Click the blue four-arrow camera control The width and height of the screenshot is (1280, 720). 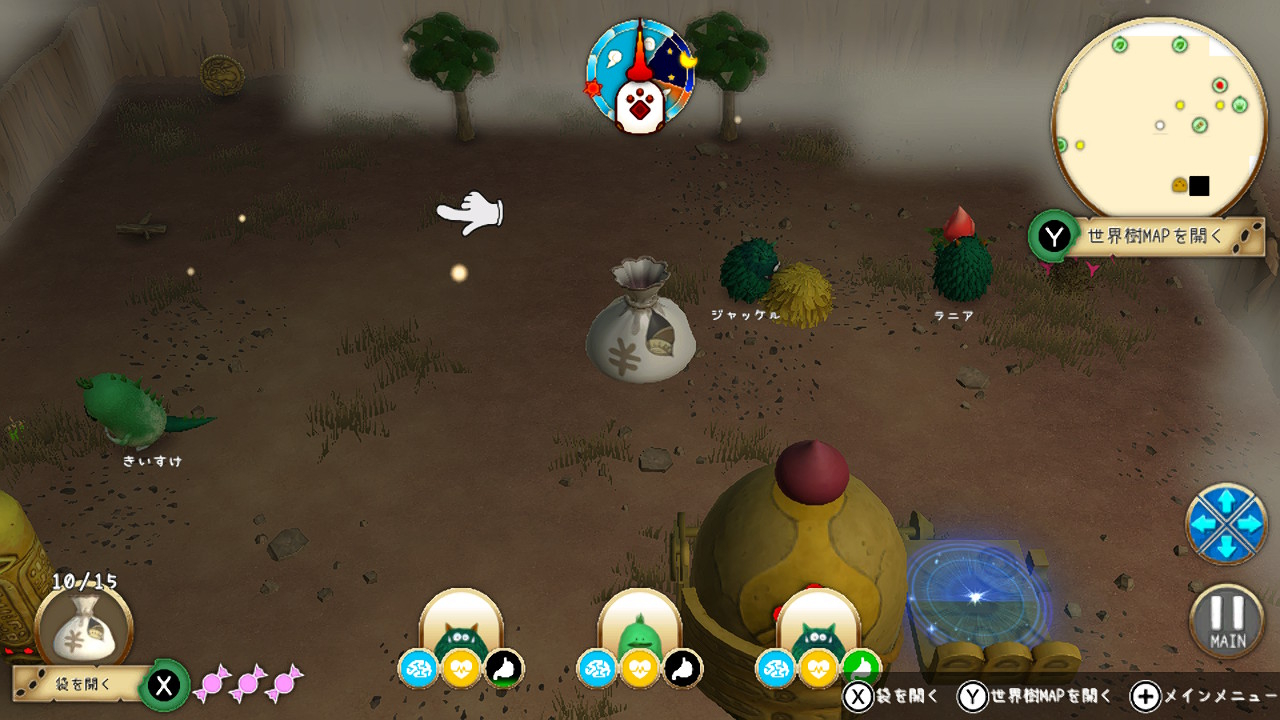[x=1226, y=523]
